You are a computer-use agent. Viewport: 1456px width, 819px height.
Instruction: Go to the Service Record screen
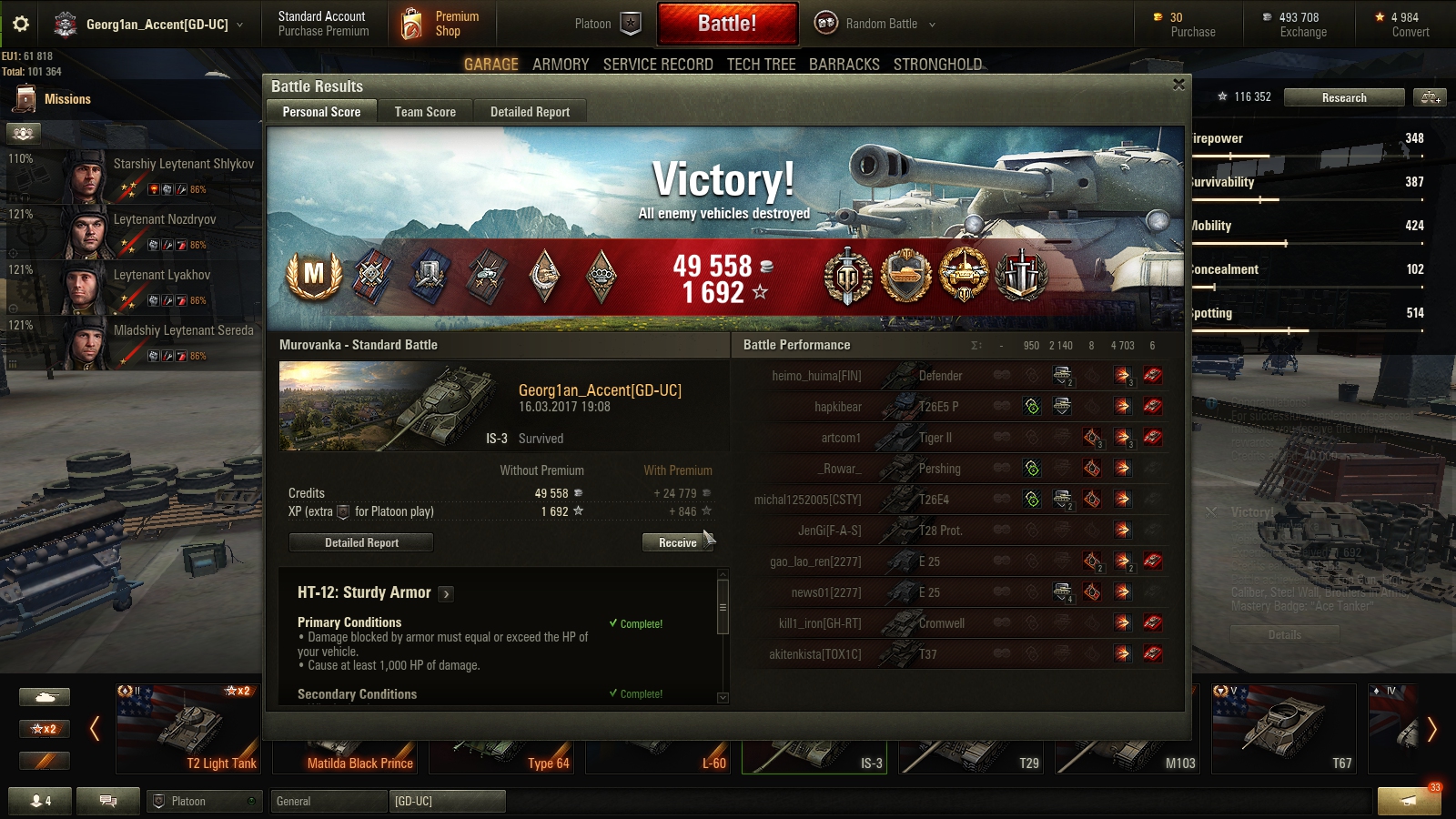[x=658, y=65]
